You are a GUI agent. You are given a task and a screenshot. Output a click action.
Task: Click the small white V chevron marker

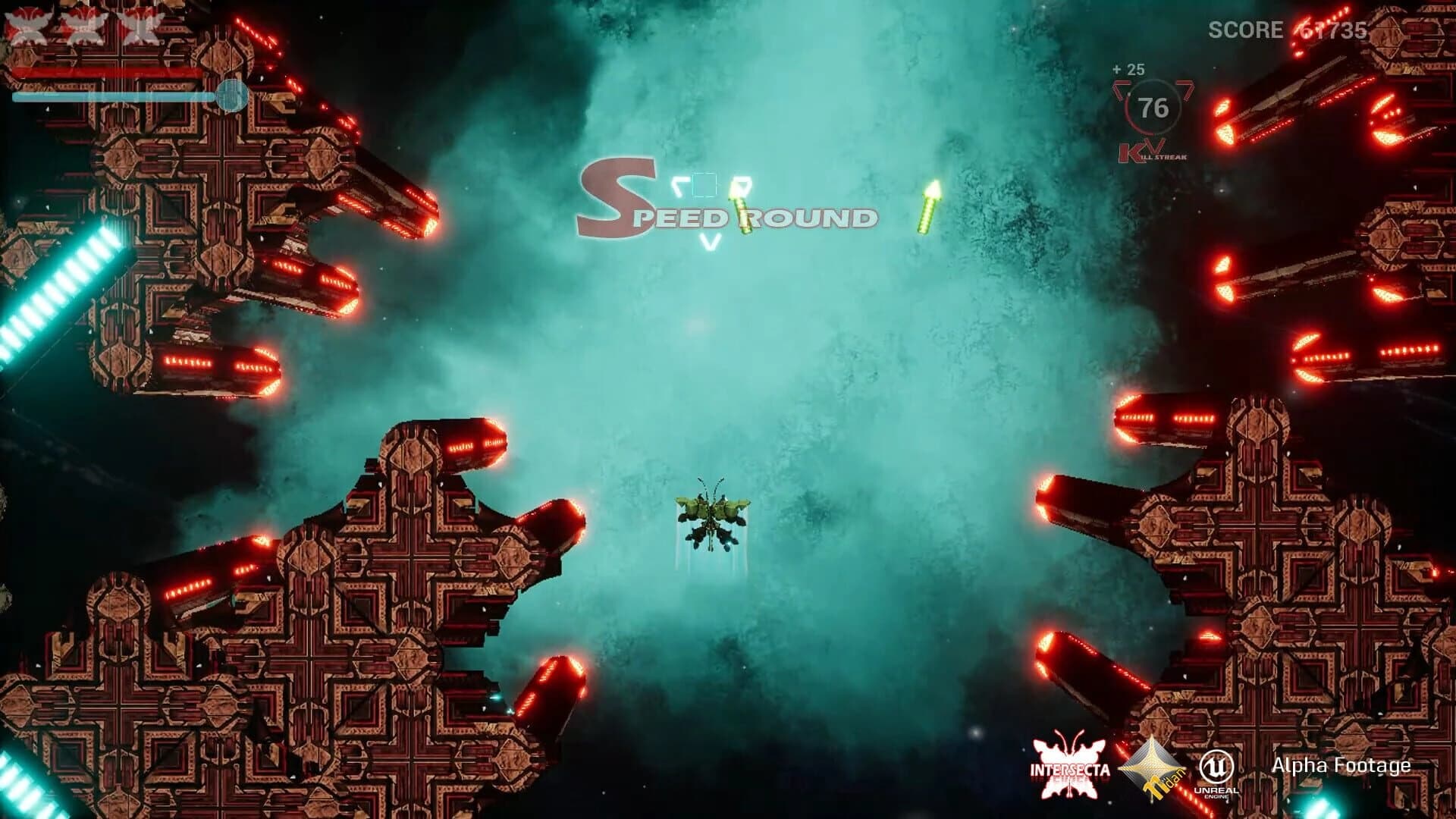coord(708,240)
